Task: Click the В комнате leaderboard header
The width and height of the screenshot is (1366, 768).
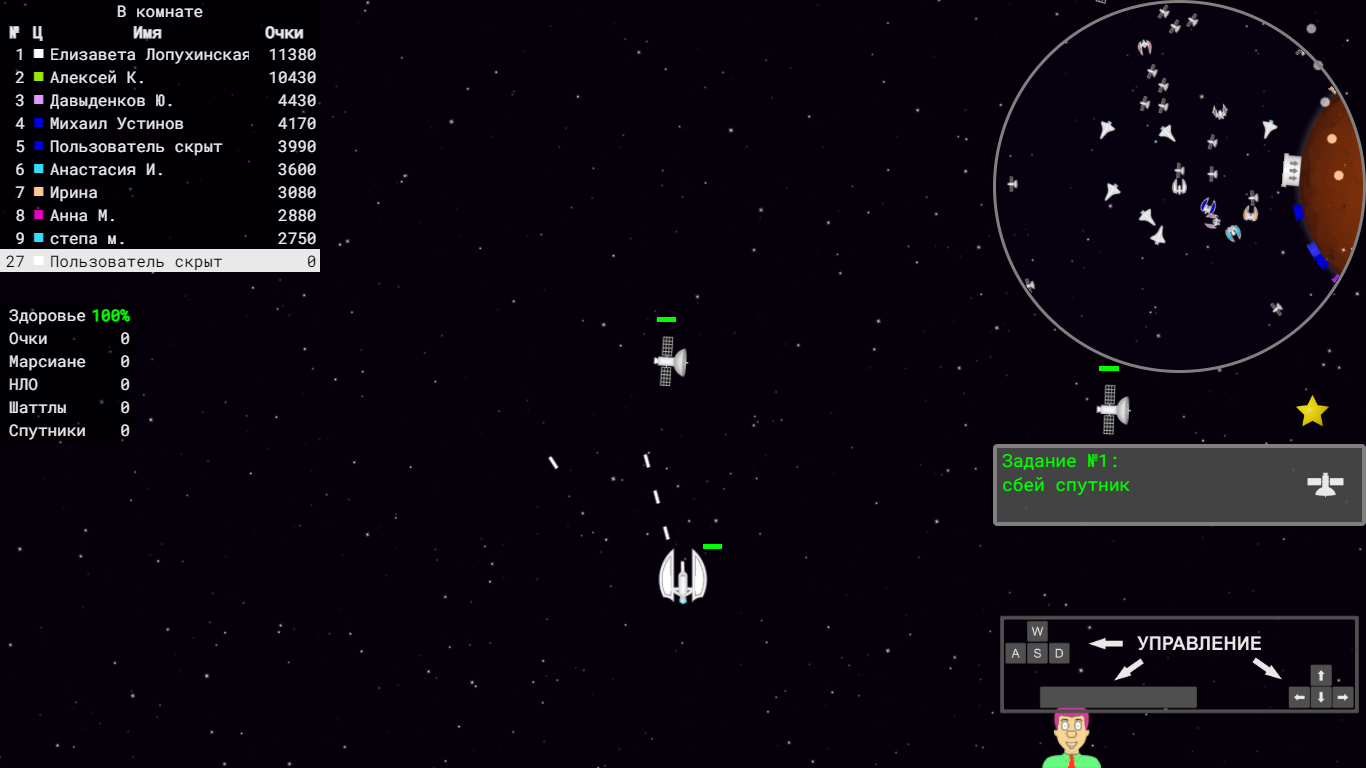Action: point(160,11)
